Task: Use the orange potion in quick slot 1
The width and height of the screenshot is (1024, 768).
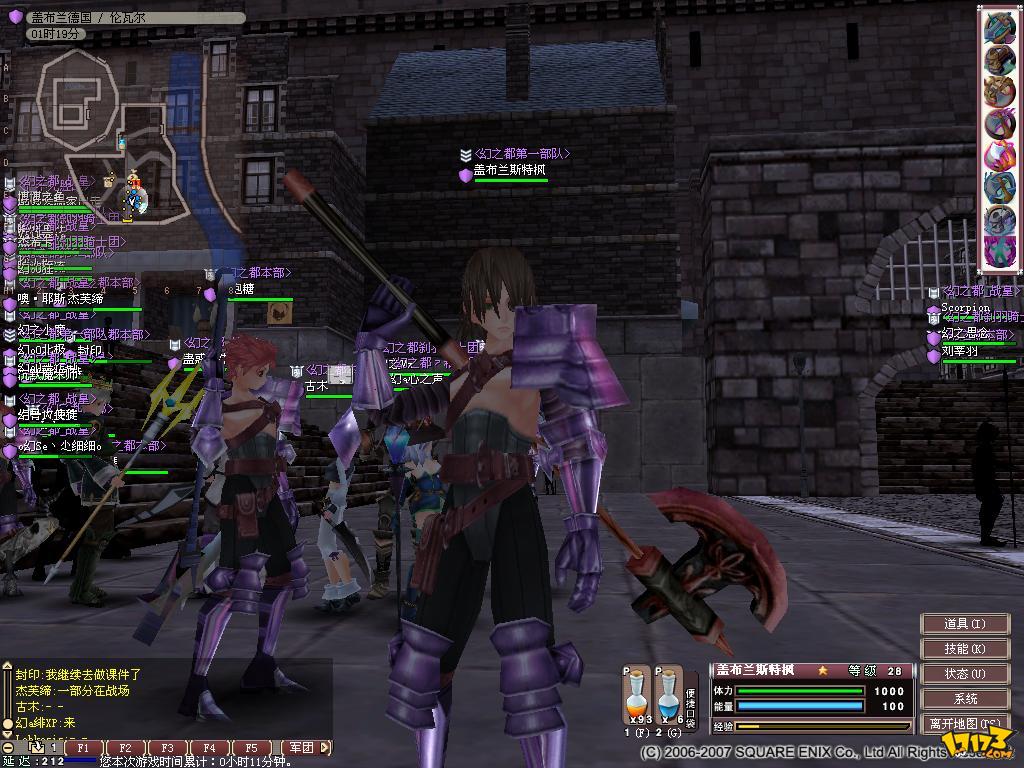Action: click(x=637, y=695)
